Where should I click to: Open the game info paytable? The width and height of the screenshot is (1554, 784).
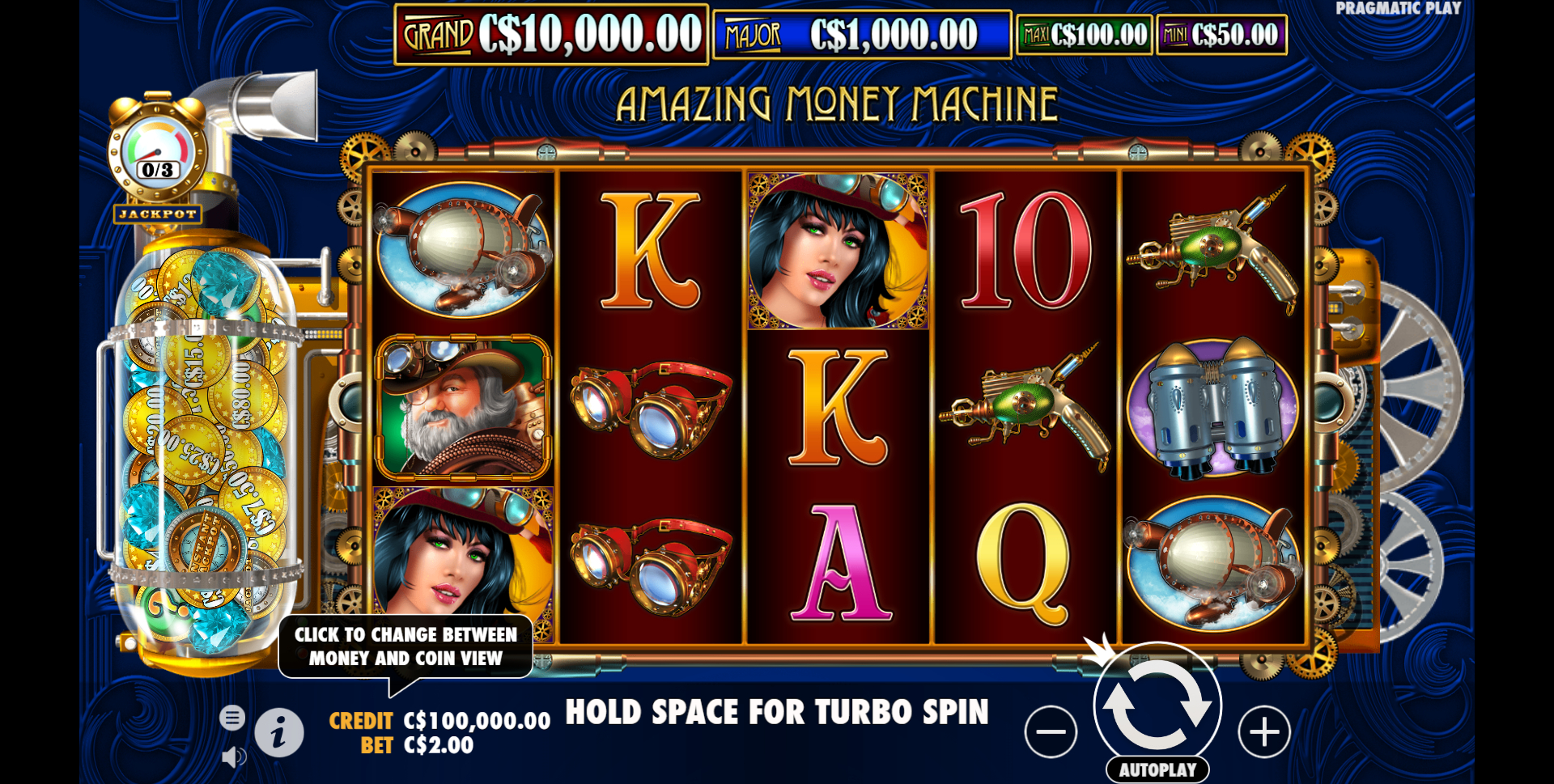tap(279, 733)
